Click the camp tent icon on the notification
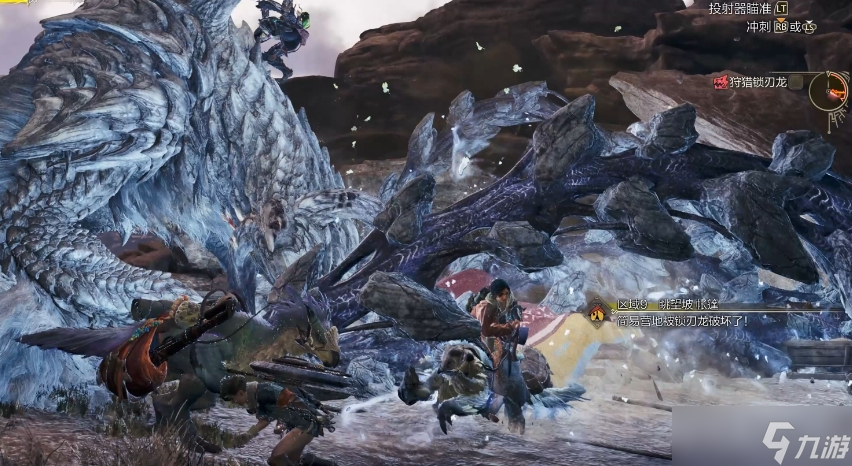The width and height of the screenshot is (852, 466). coord(598,315)
